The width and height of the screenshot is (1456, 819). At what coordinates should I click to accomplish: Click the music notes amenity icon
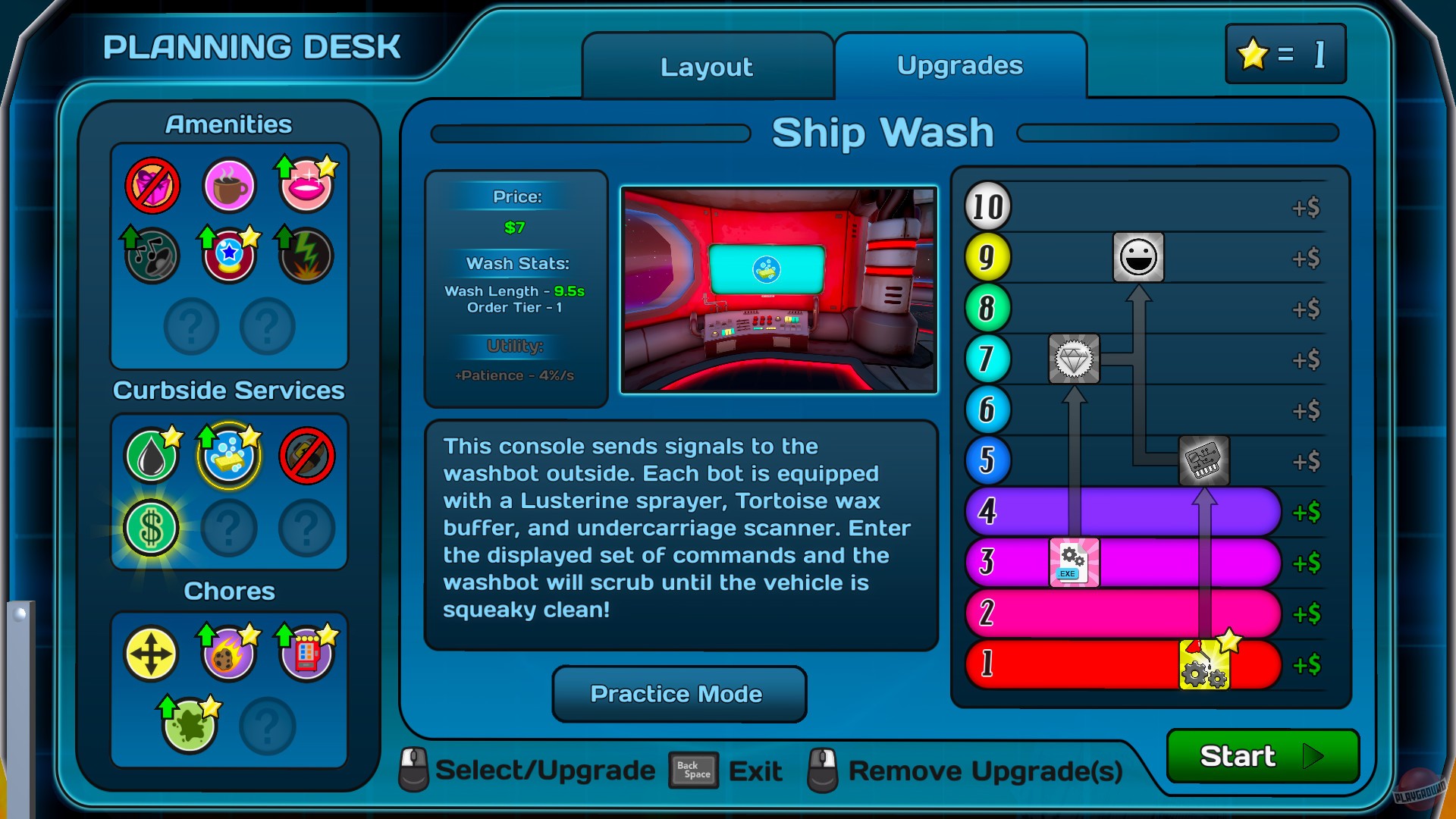click(151, 256)
